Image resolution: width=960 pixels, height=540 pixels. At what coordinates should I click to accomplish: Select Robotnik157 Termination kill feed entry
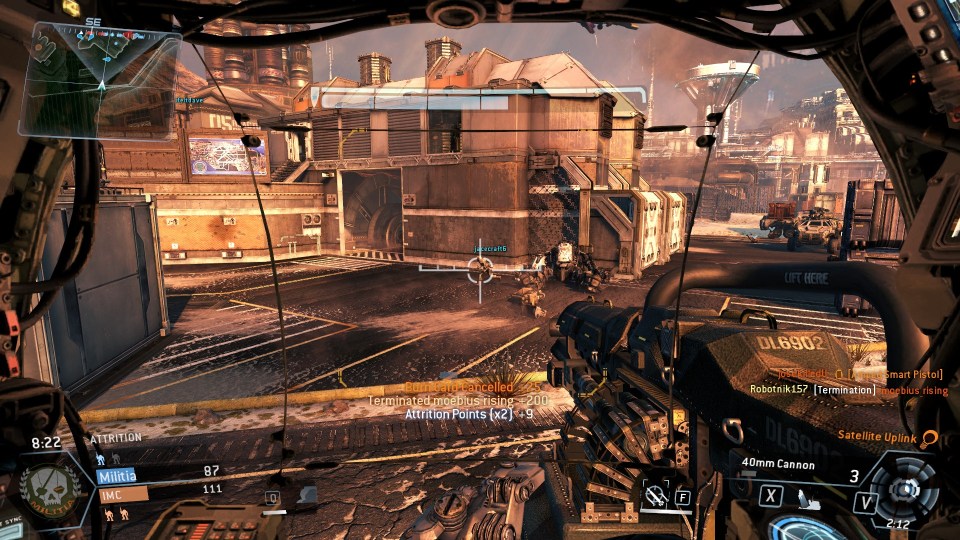848,390
